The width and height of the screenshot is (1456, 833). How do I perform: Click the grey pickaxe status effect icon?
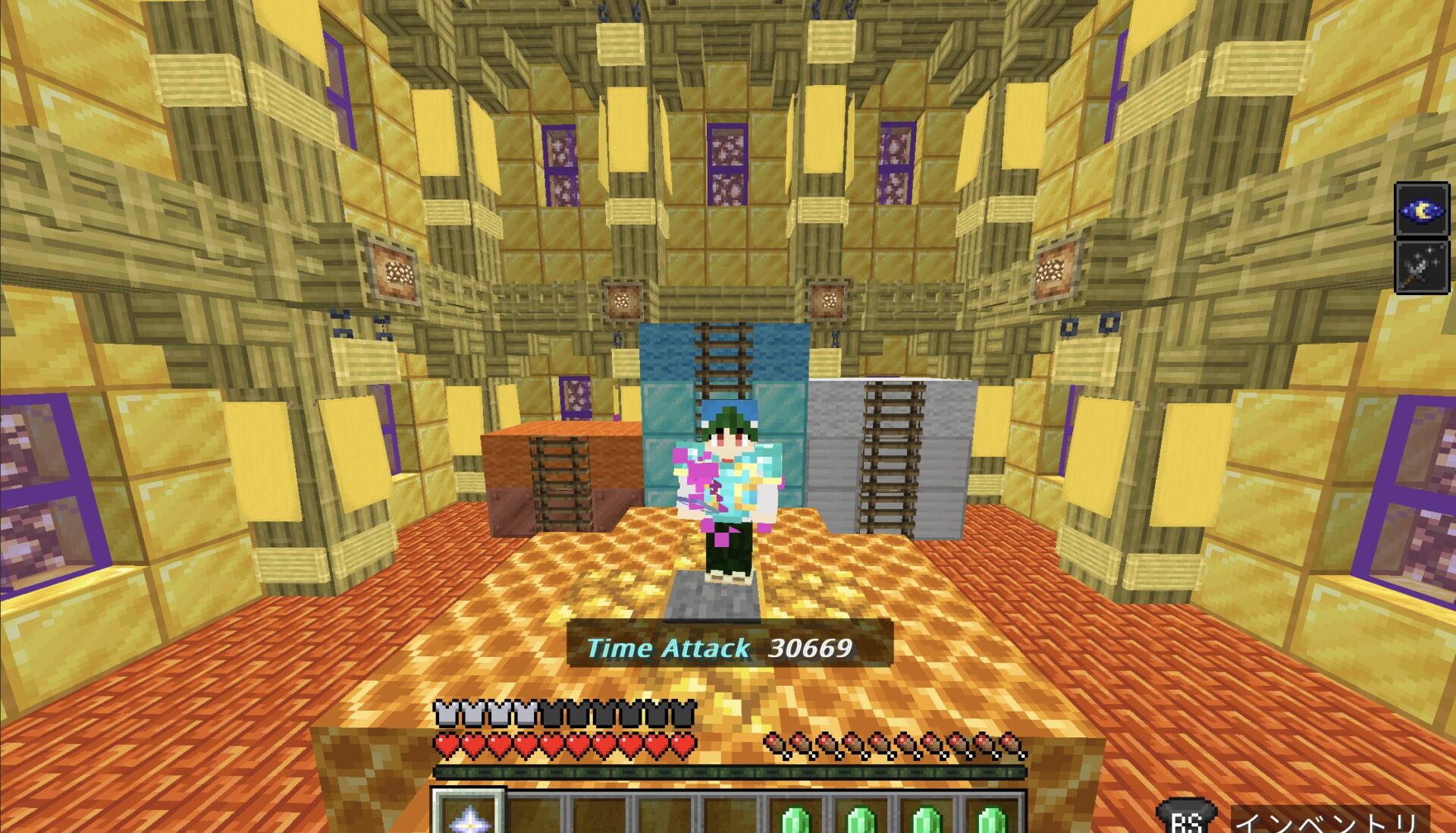(x=1422, y=267)
